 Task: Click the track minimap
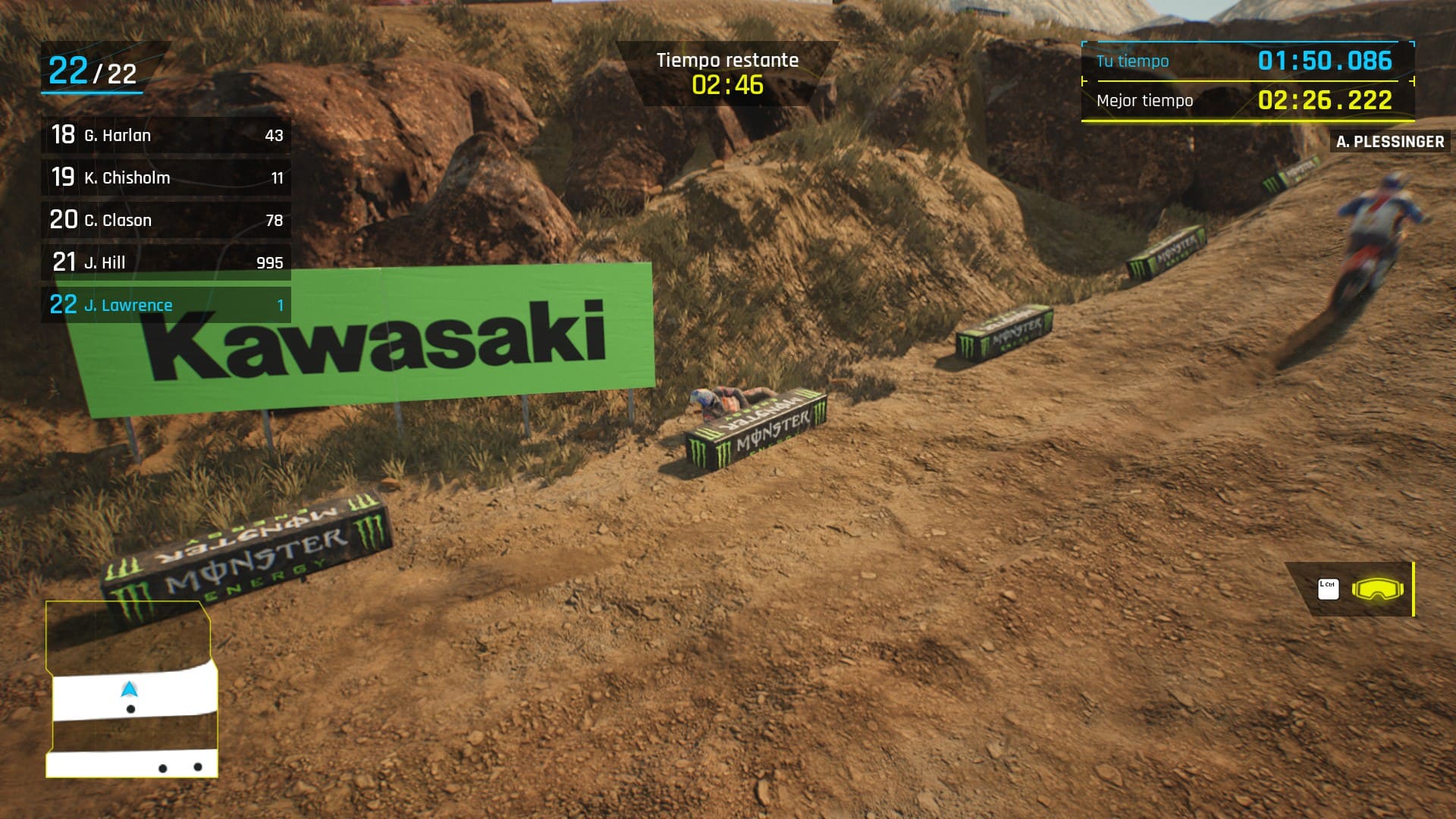click(x=131, y=689)
